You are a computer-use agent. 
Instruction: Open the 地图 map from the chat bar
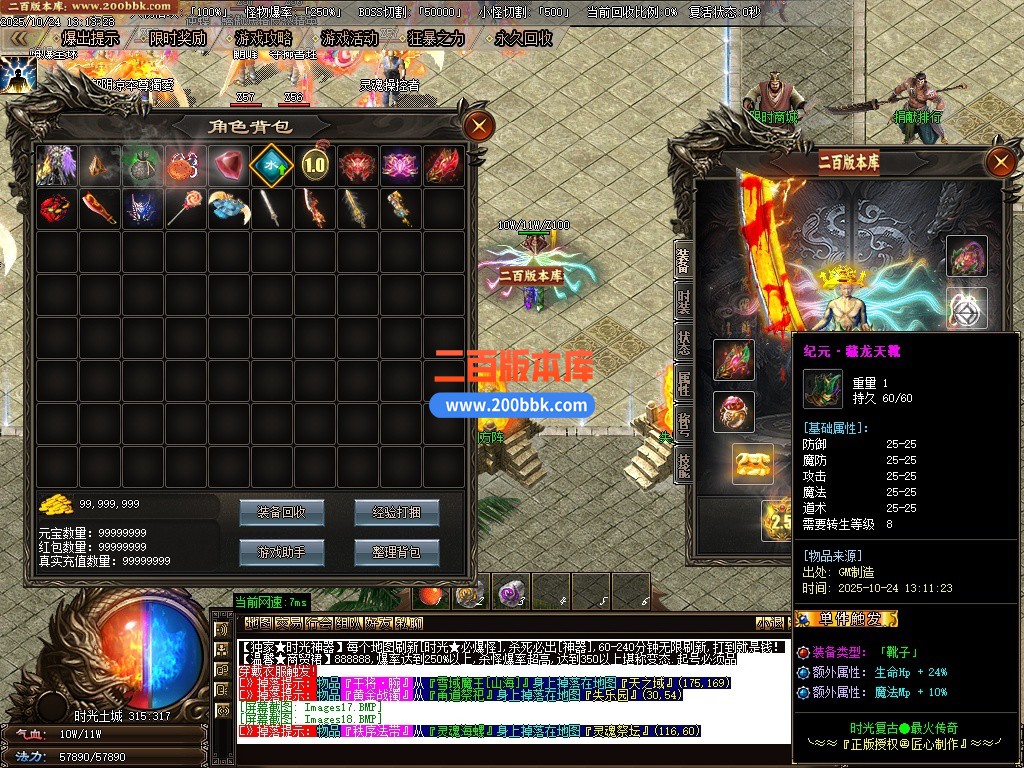258,624
